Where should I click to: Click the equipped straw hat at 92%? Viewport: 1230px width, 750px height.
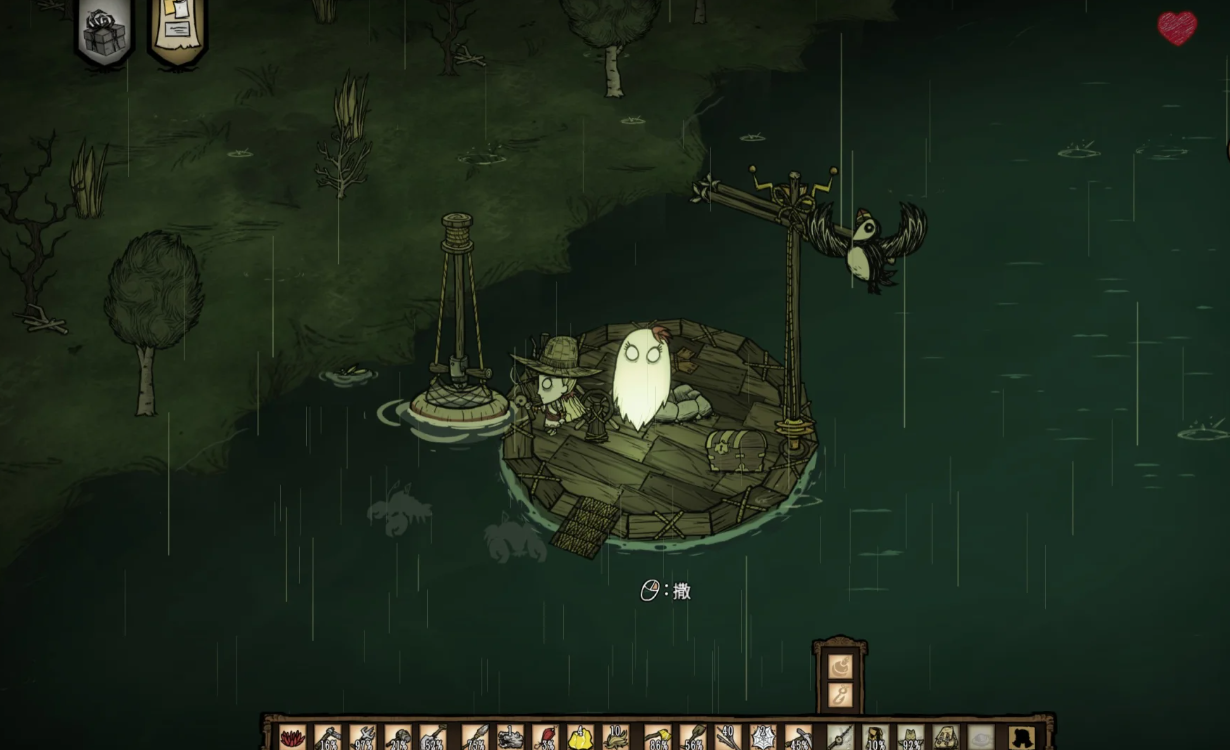point(910,738)
